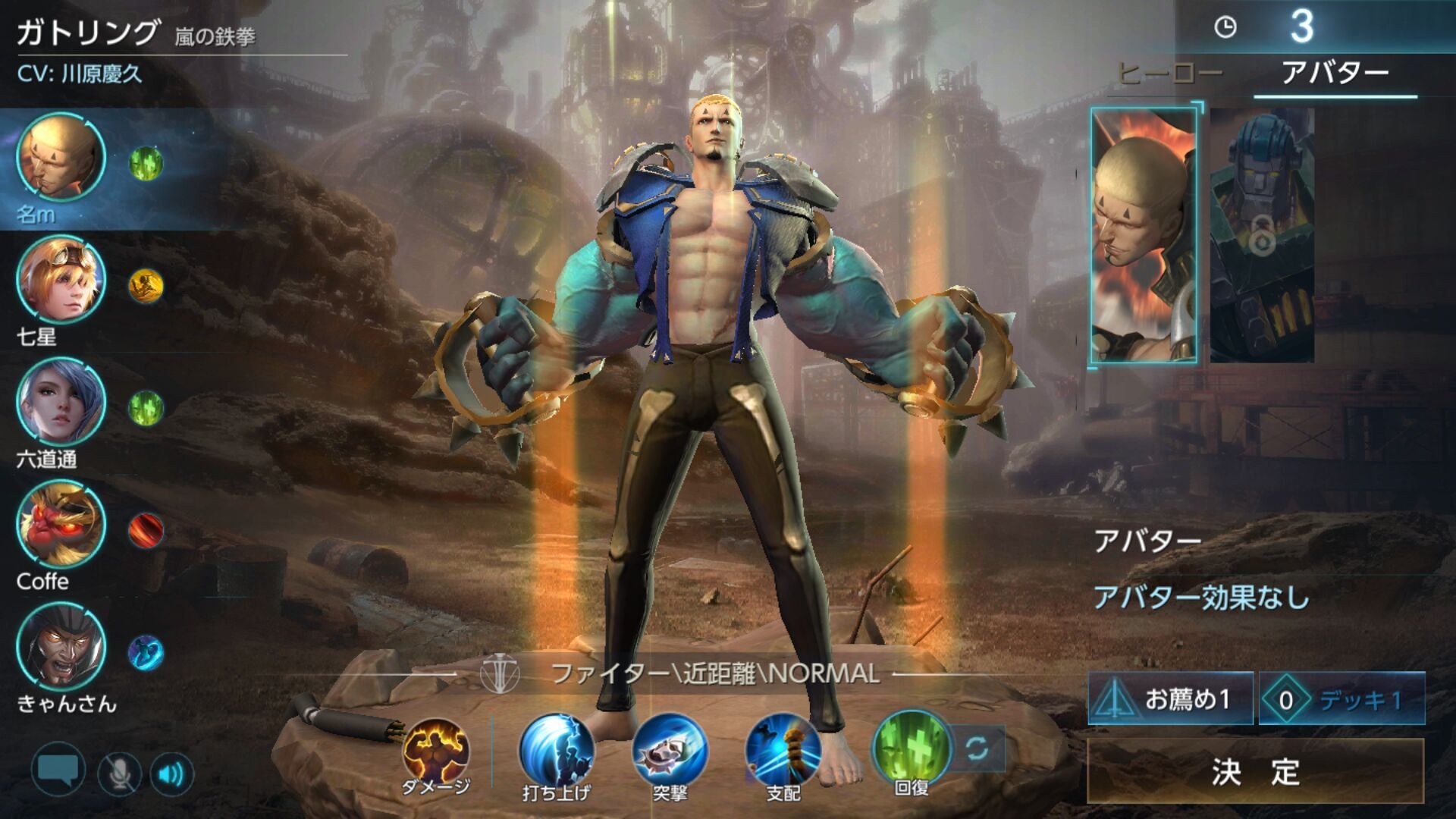Choose the locked robot avatar thumbnail
The image size is (1456, 819).
pos(1262,235)
